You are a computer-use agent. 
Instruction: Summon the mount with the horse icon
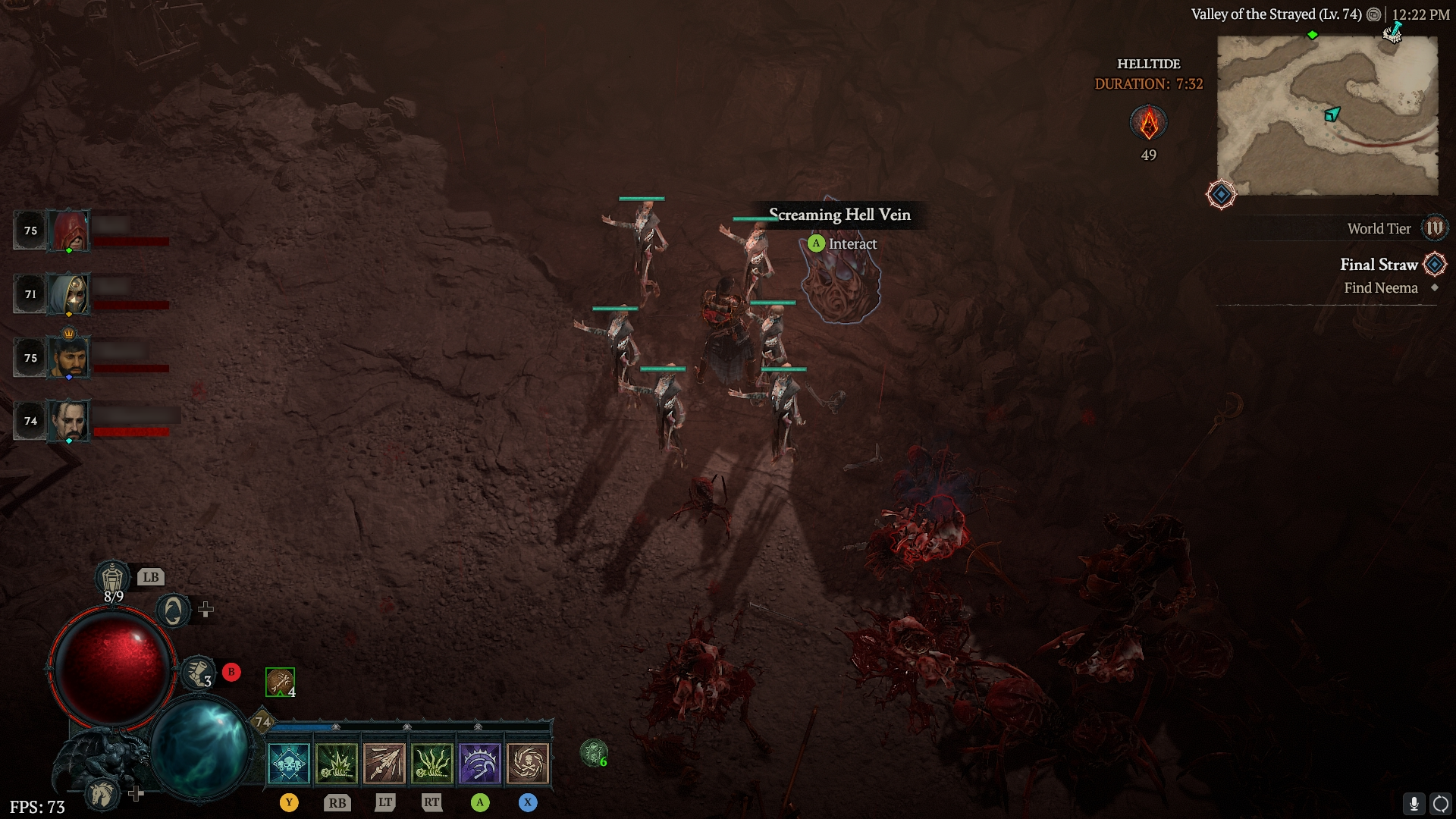coord(102,794)
